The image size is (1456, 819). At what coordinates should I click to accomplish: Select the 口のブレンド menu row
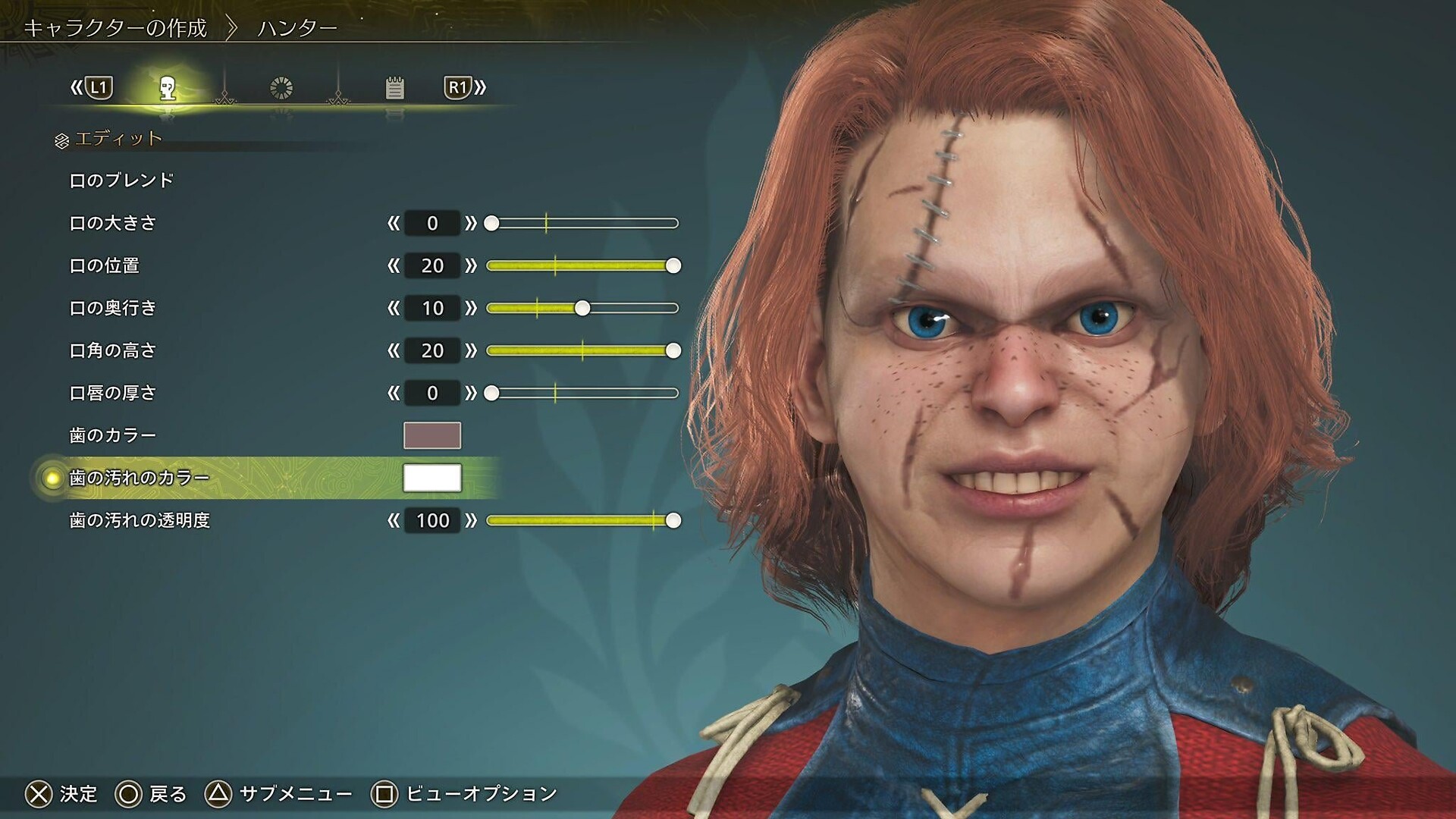[122, 180]
